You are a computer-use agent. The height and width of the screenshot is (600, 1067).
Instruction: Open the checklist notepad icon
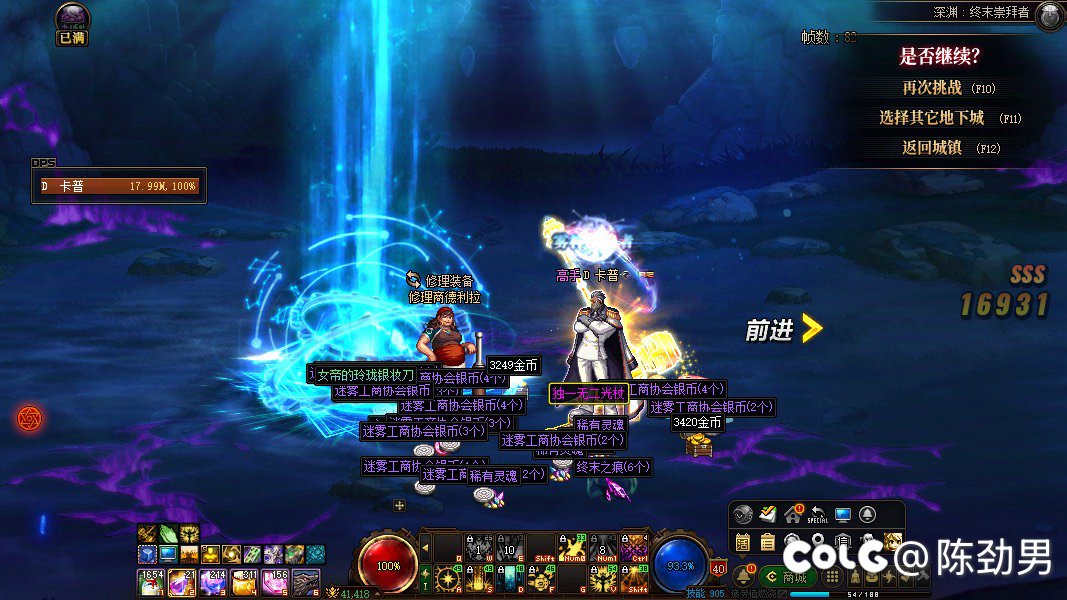[767, 515]
